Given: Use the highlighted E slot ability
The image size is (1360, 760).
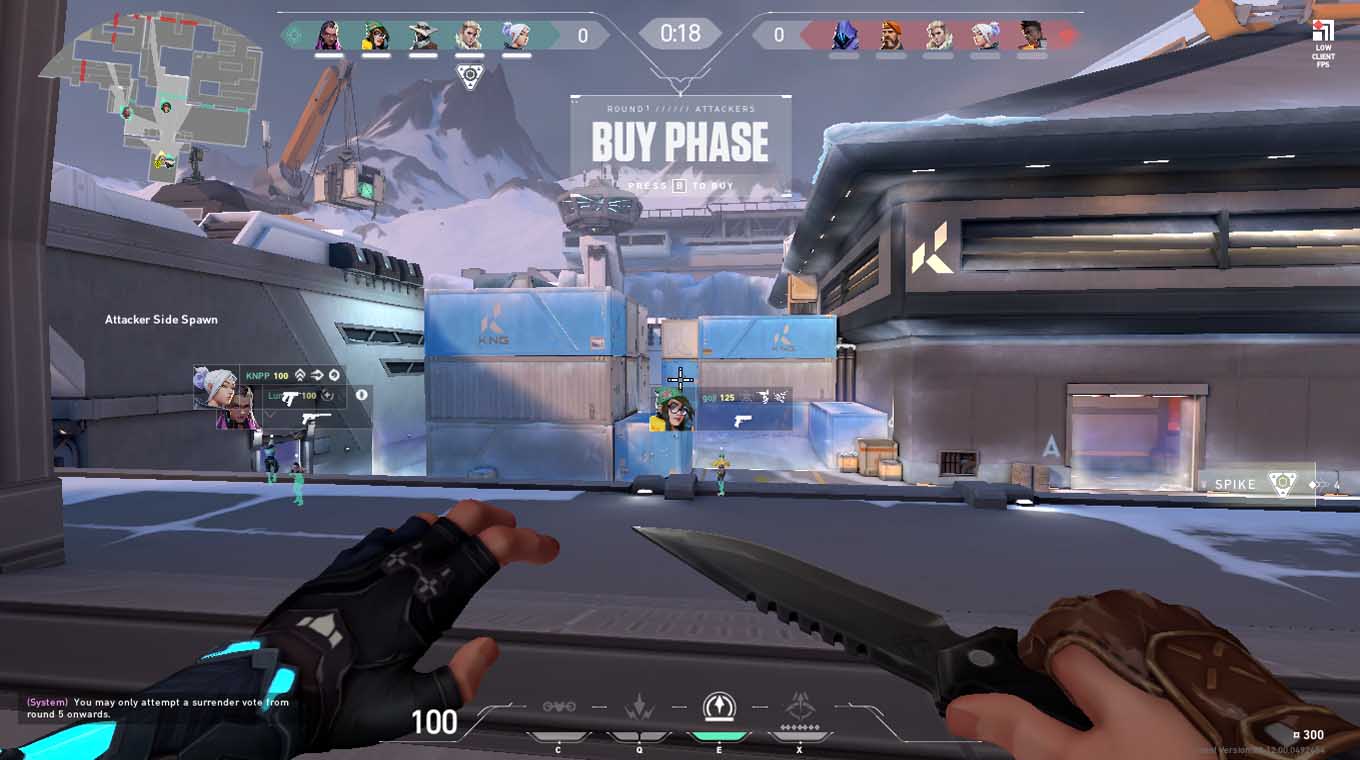Looking at the screenshot, I should [718, 708].
